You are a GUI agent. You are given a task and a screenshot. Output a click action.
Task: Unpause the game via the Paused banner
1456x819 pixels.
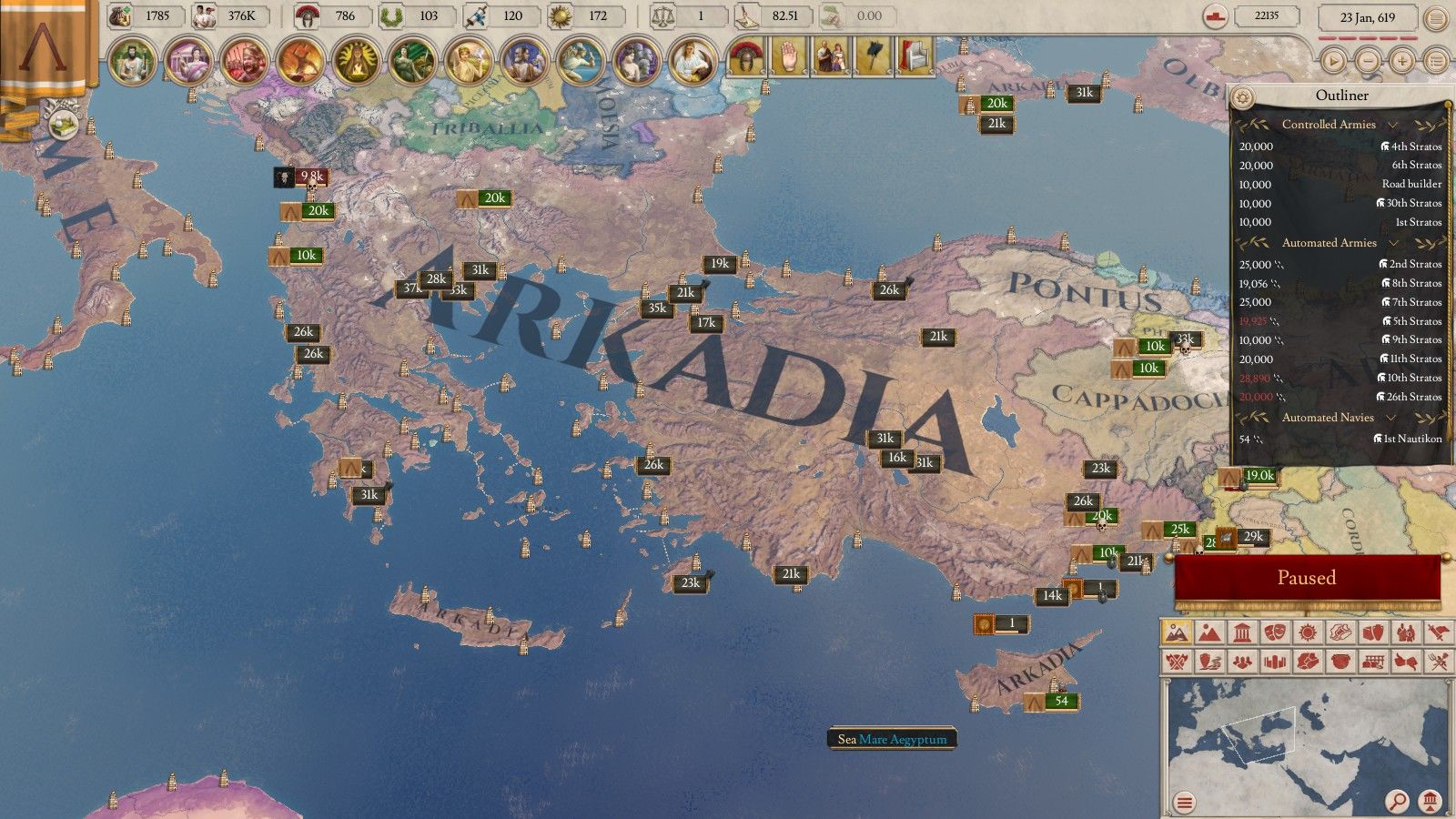1307,577
